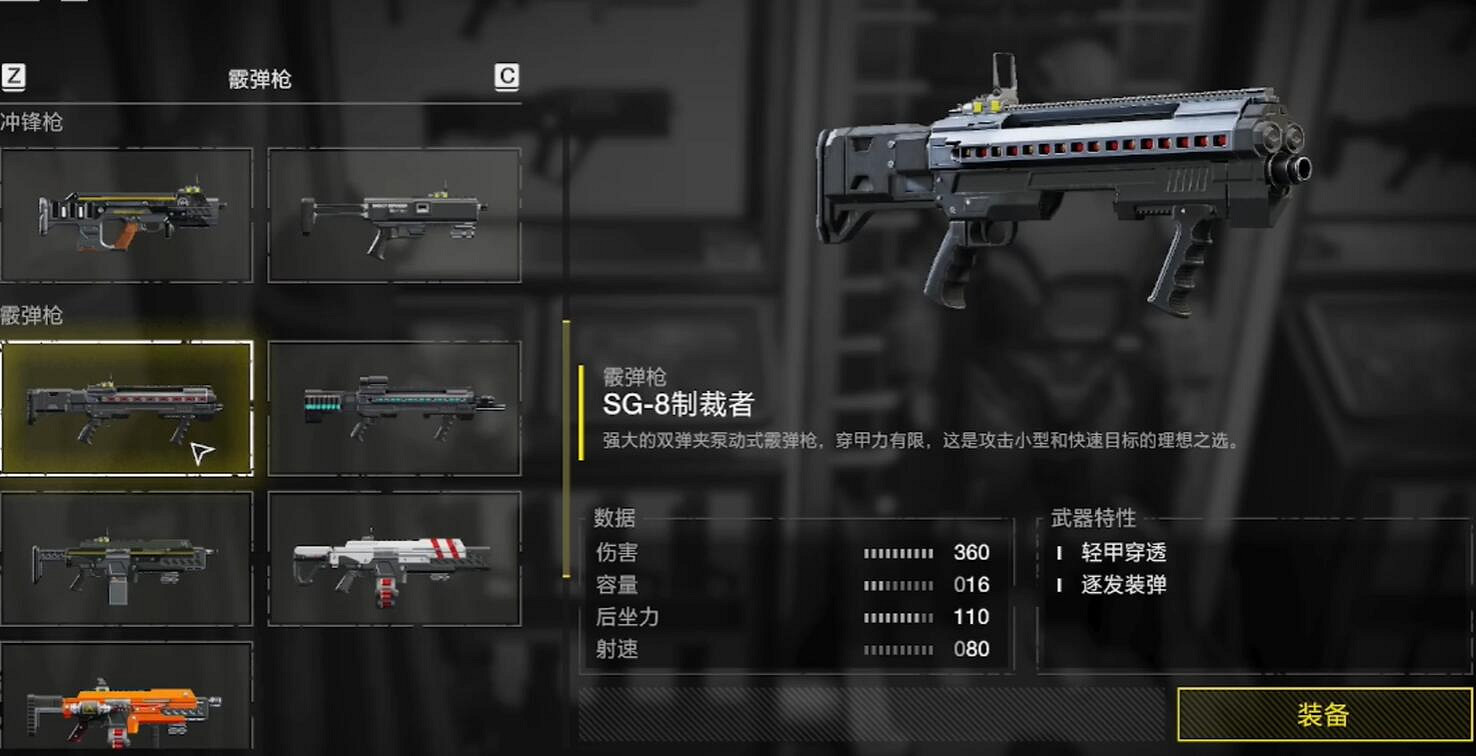The image size is (1476, 756).
Task: Select the second submachine gun thumbnail
Action: point(394,213)
